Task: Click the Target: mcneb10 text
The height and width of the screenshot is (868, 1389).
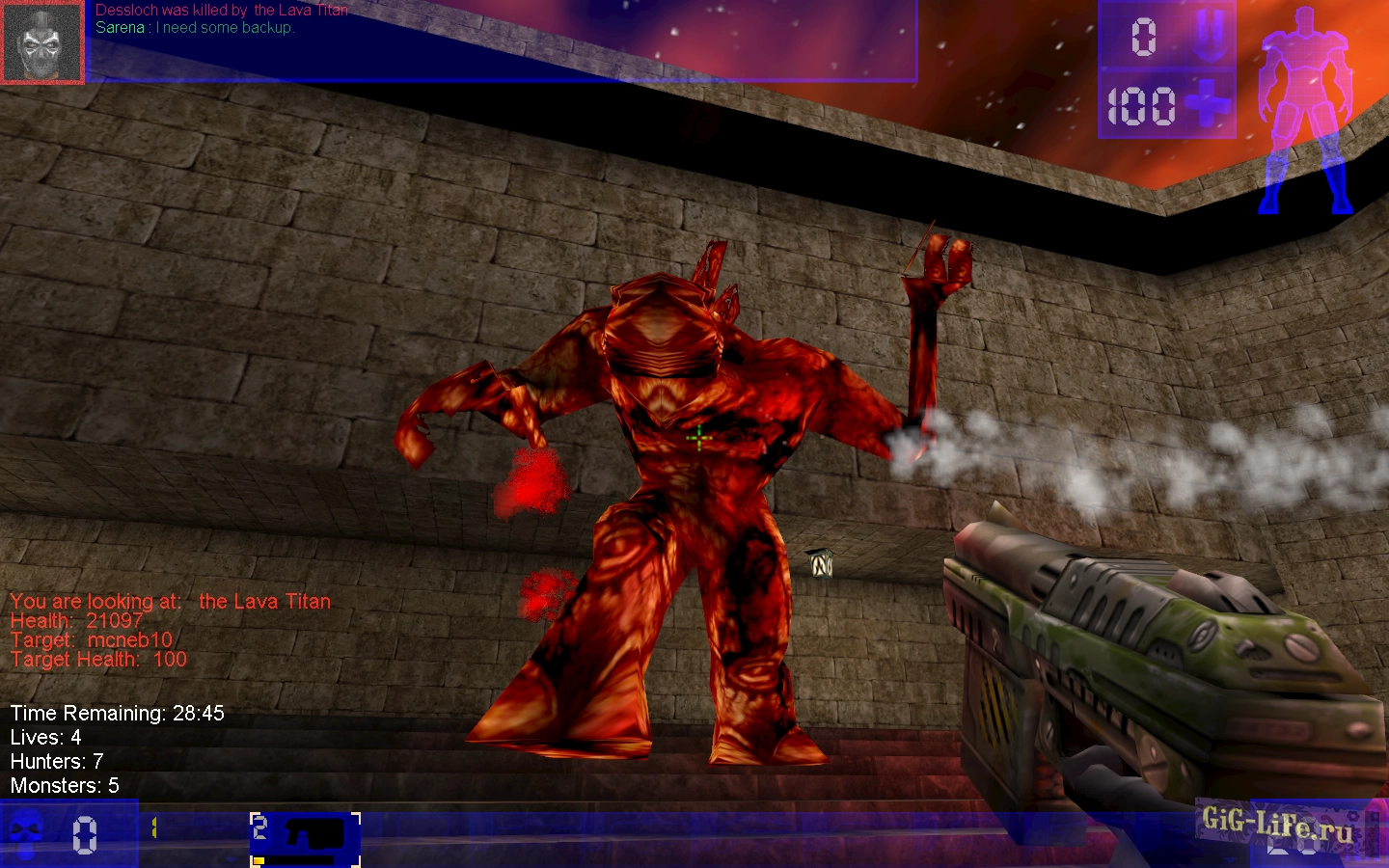Action: [92, 639]
